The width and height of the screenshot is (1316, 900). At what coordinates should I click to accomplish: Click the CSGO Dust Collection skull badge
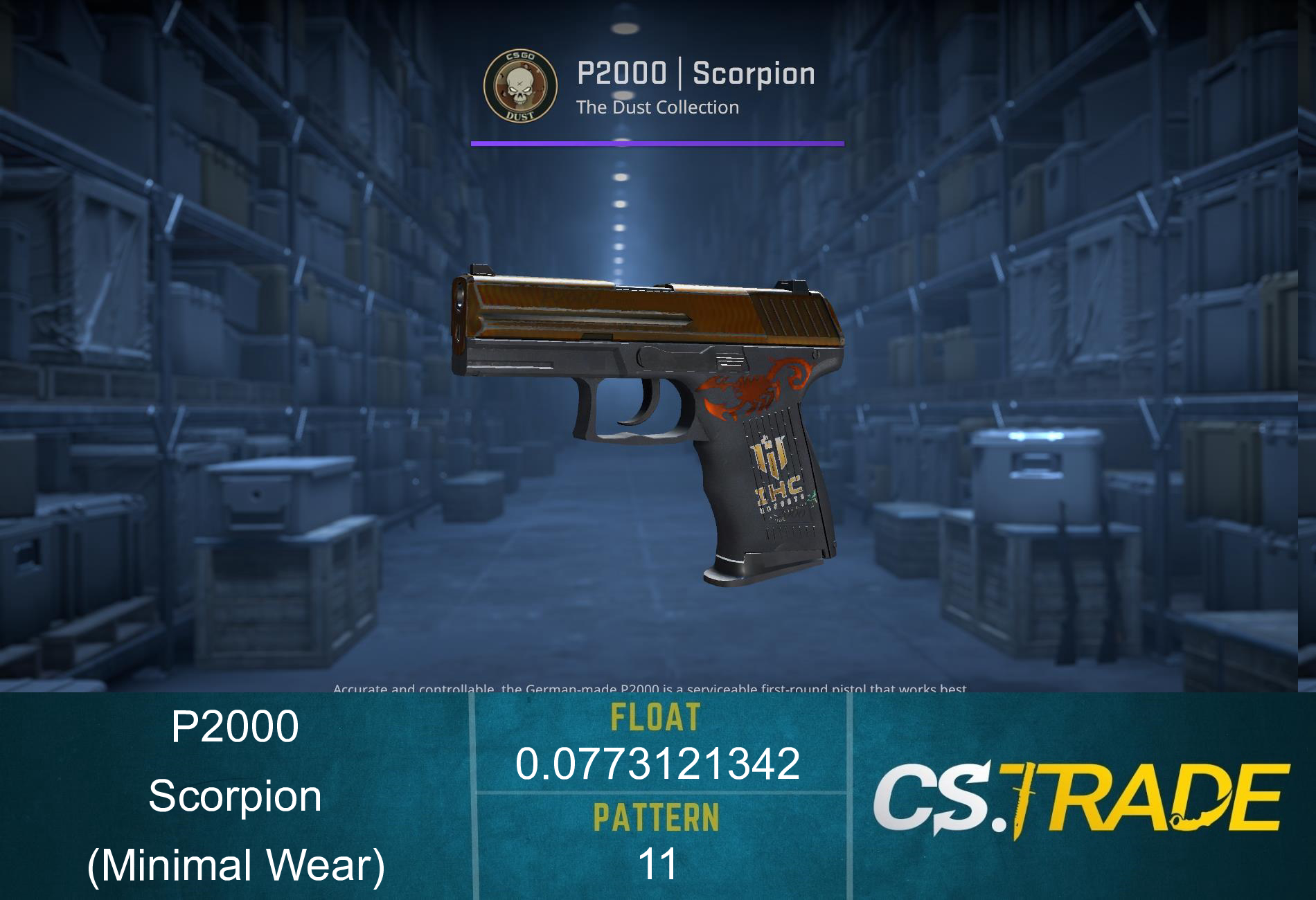[x=521, y=87]
